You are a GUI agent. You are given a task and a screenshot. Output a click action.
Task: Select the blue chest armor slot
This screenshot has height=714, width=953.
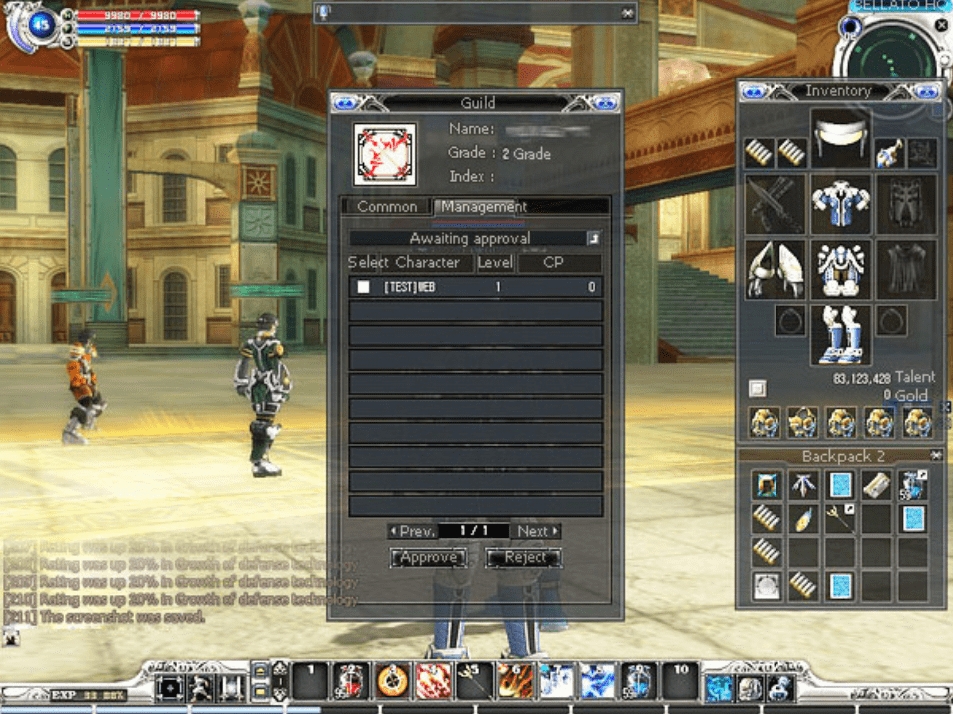(840, 204)
